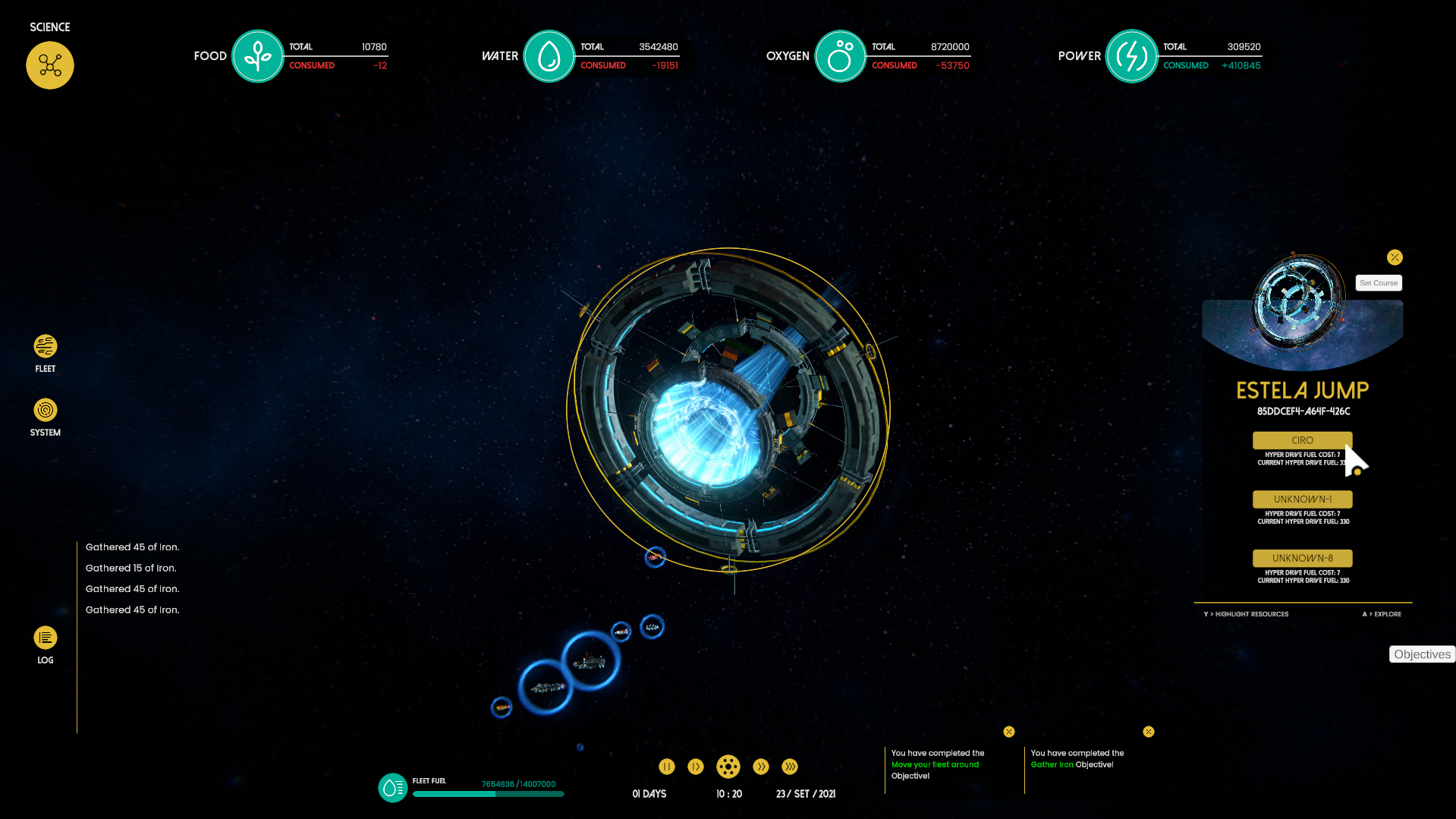Image resolution: width=1456 pixels, height=819 pixels.
Task: Click the Set Course button
Action: (x=1379, y=283)
